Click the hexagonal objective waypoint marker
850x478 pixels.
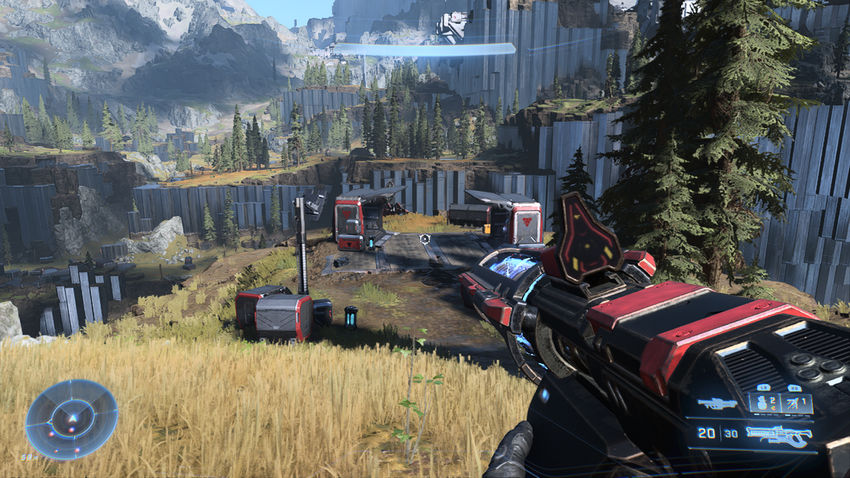[x=425, y=240]
